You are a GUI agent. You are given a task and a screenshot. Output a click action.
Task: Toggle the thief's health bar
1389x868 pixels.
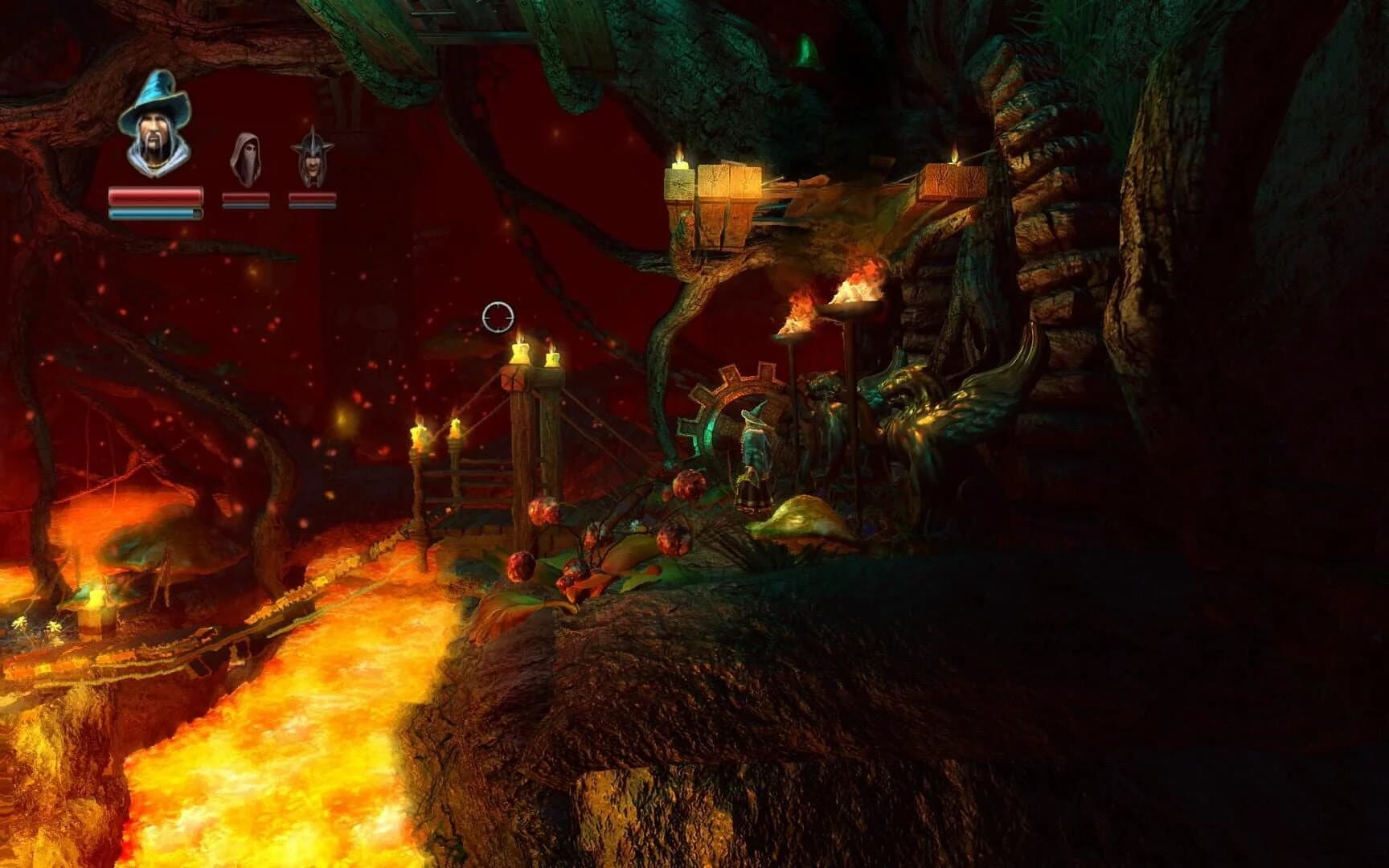(x=245, y=195)
